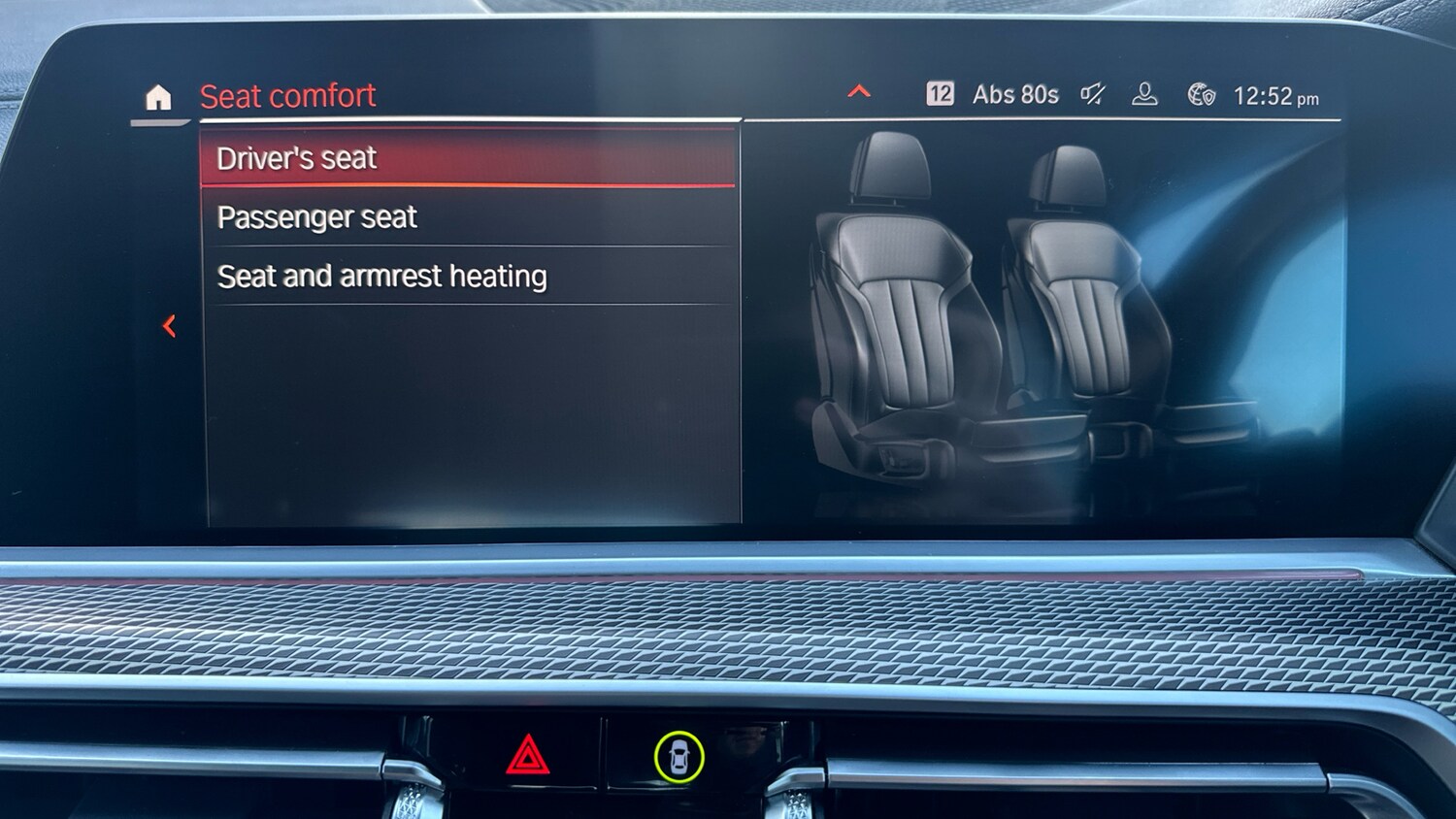1456x819 pixels.
Task: Toggle selection of the Driver's seat row
Action: click(x=466, y=157)
